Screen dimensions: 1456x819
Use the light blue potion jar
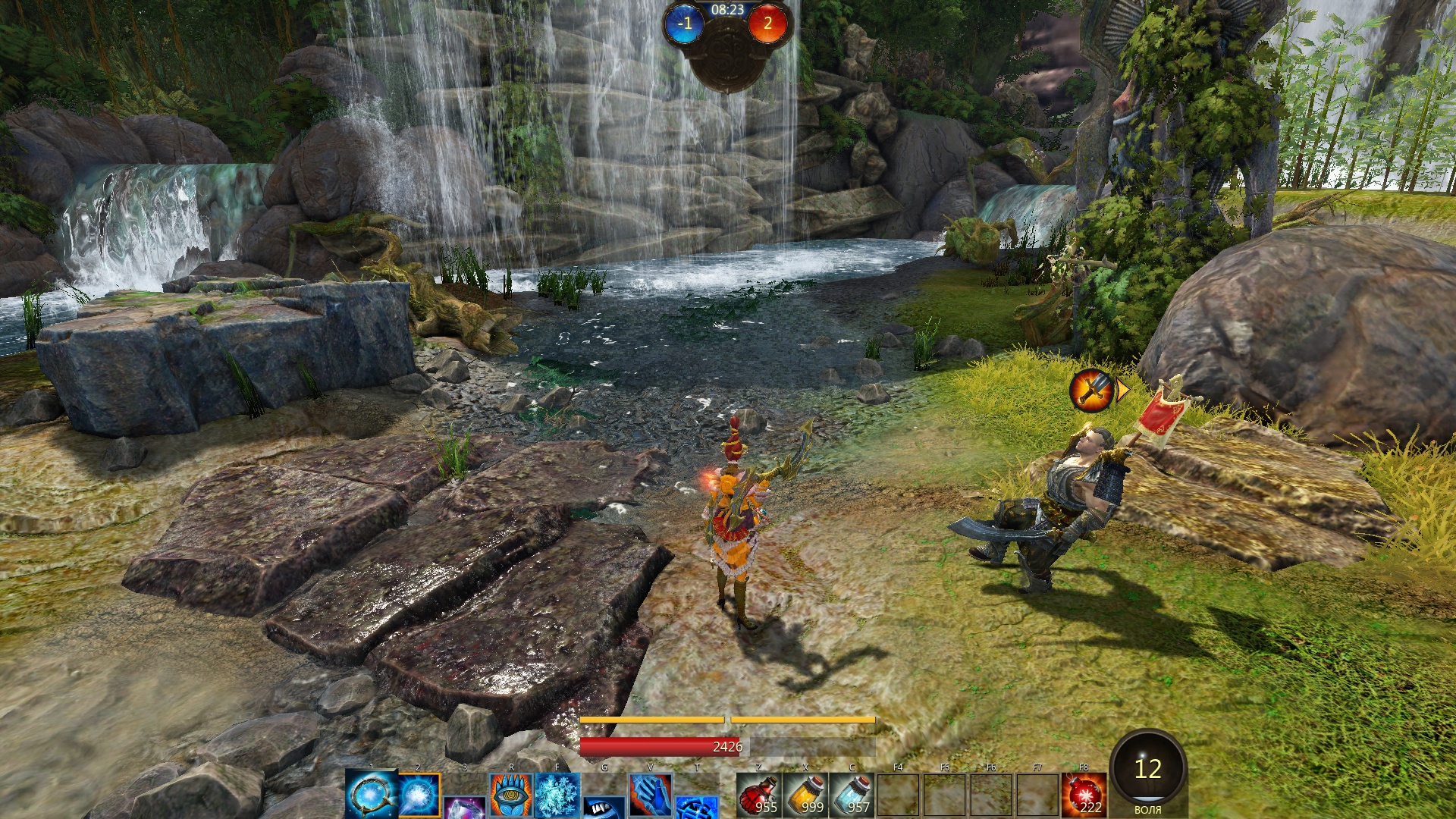point(852,795)
